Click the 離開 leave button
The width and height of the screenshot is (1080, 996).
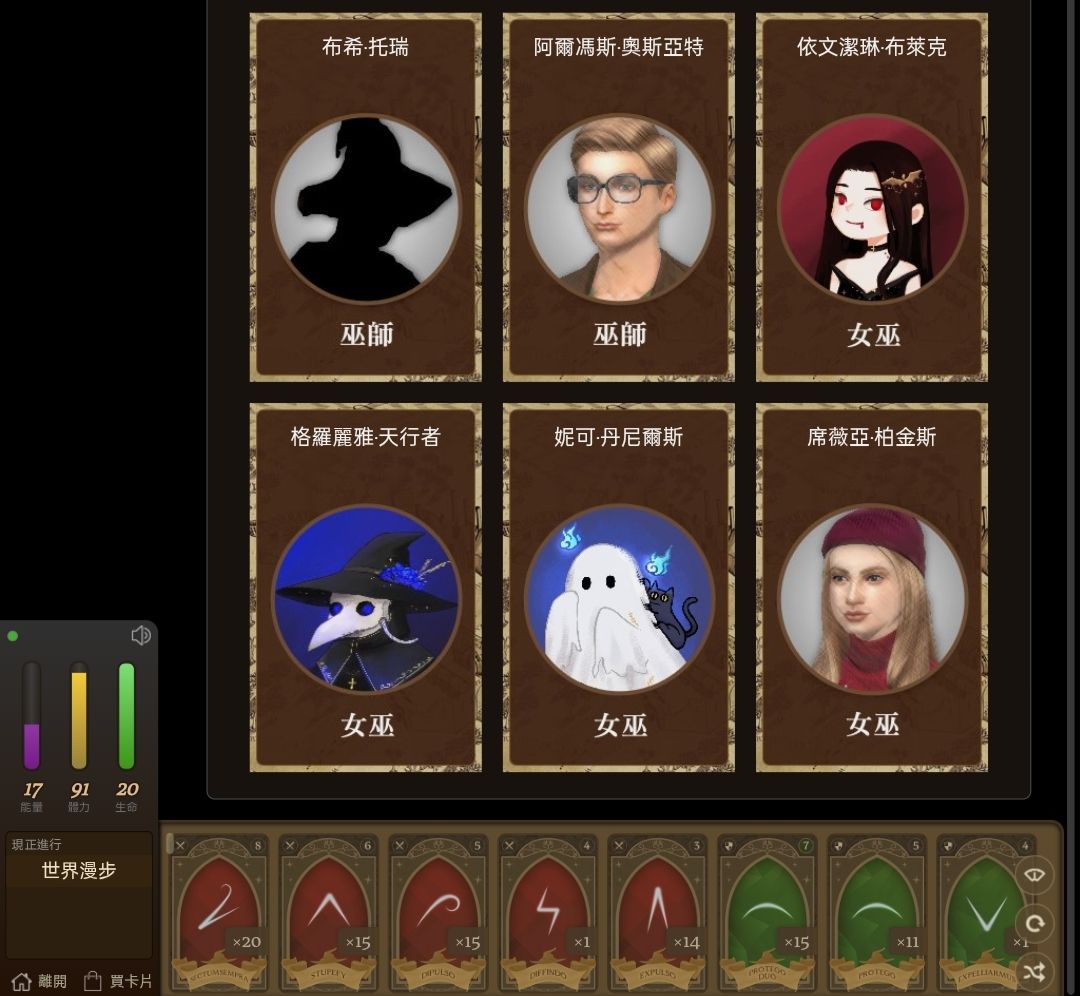[x=39, y=981]
